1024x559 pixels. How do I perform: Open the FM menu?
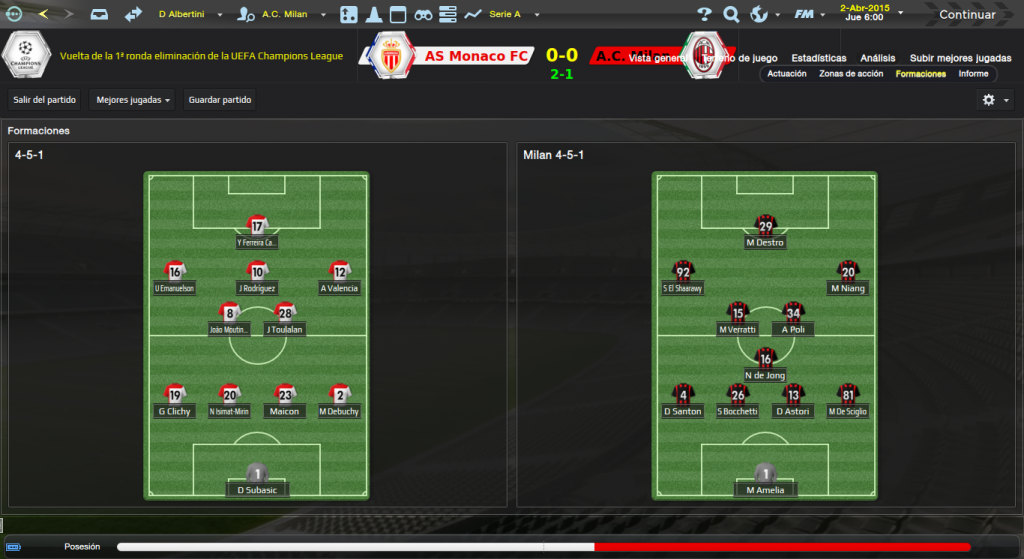click(805, 15)
